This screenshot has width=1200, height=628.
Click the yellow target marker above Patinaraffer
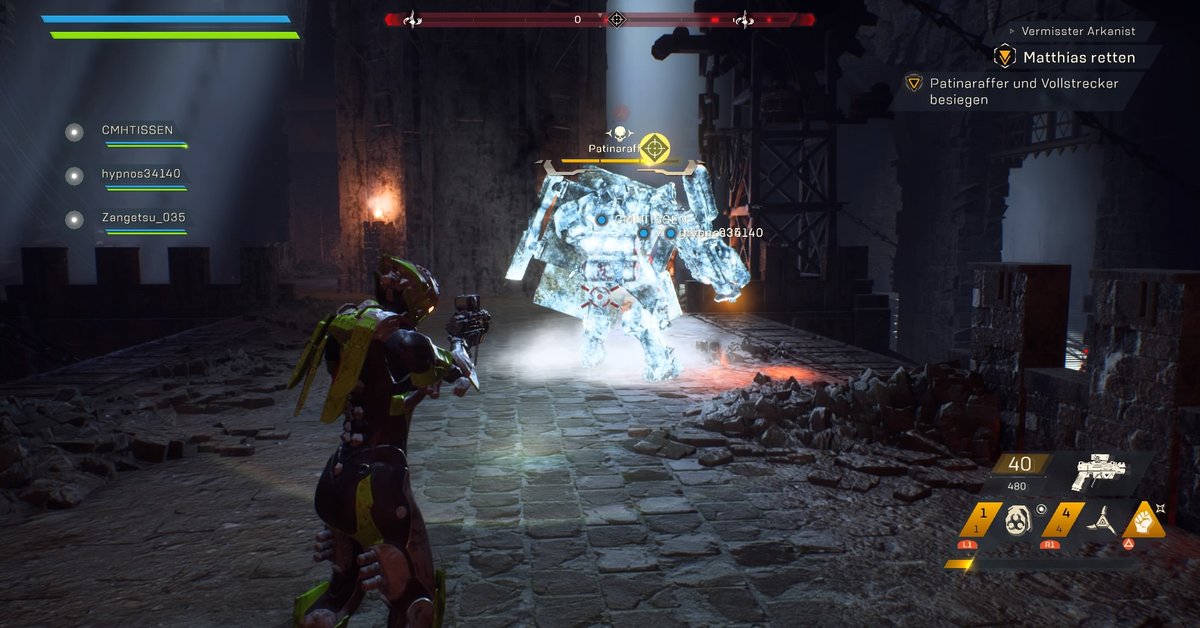[x=654, y=148]
